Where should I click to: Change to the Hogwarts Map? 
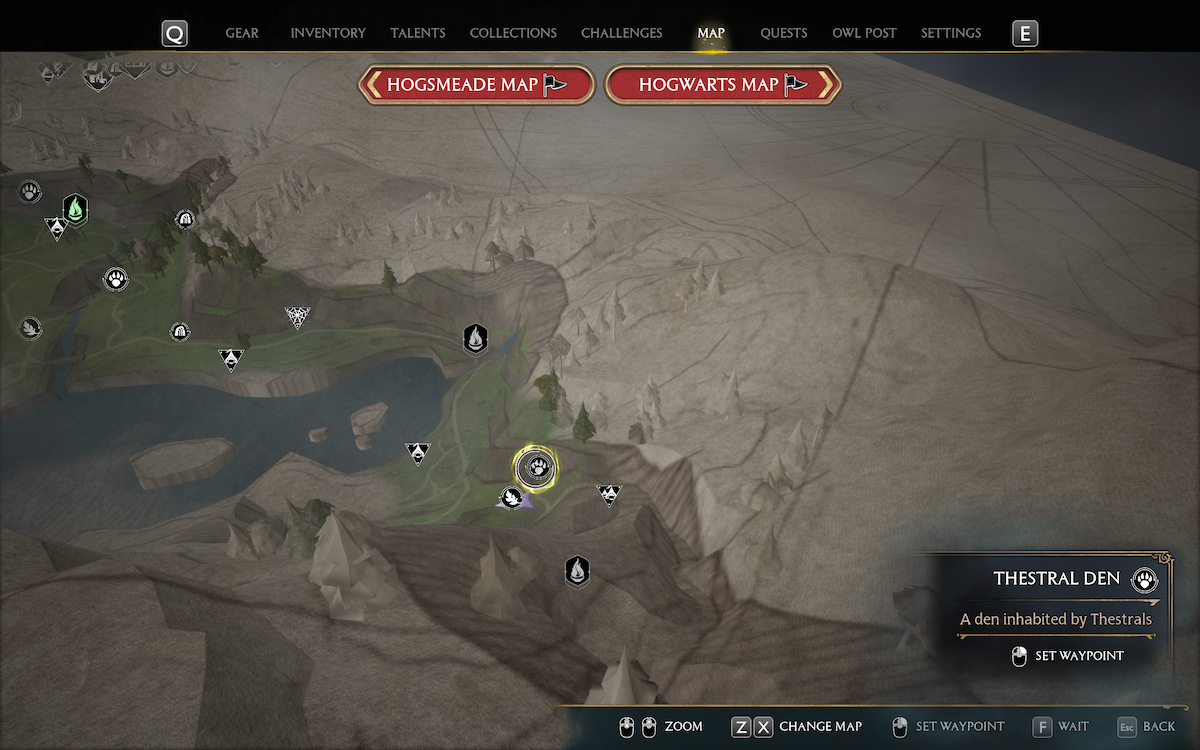coord(723,85)
